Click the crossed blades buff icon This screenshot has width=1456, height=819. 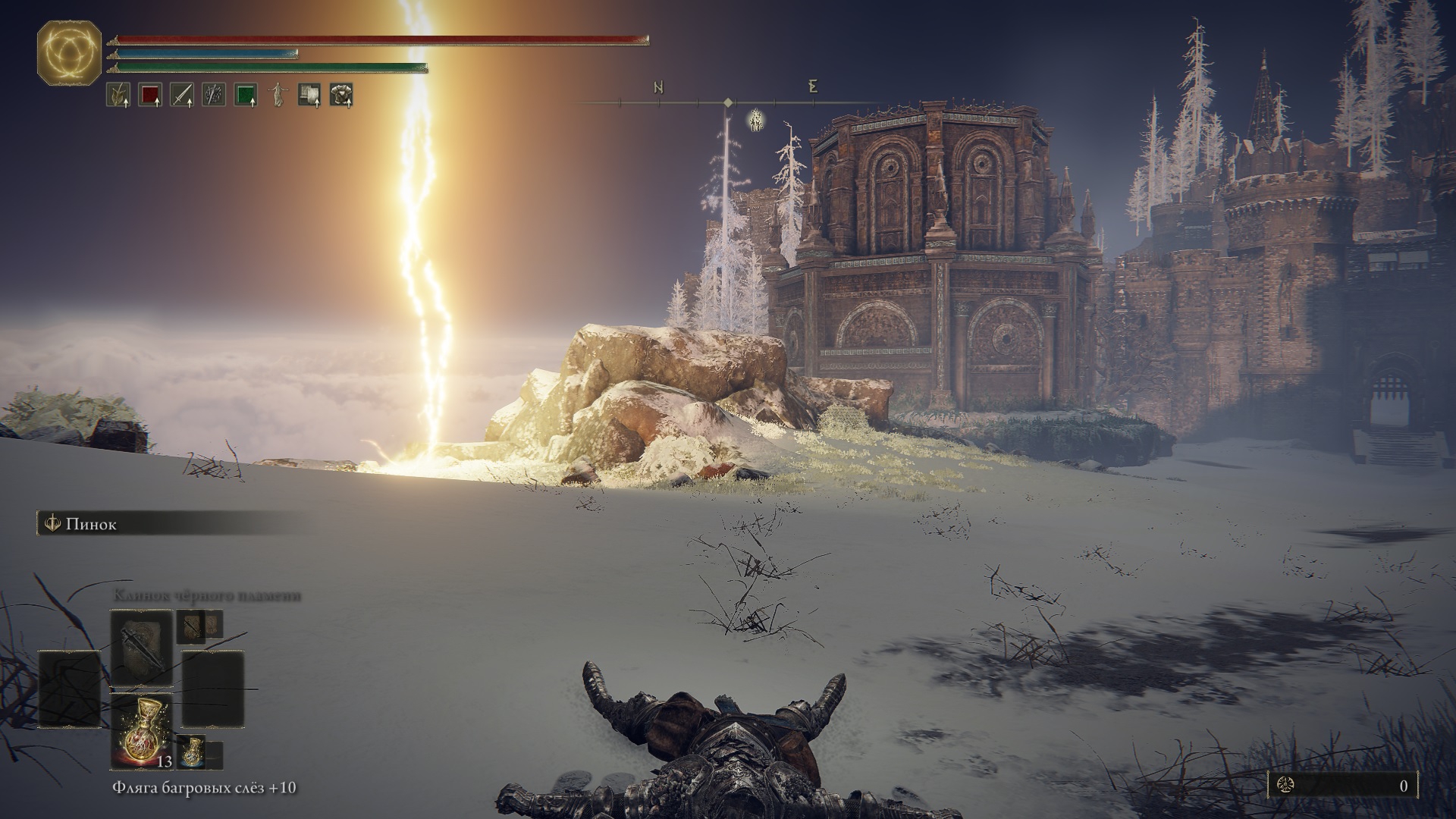tap(213, 95)
